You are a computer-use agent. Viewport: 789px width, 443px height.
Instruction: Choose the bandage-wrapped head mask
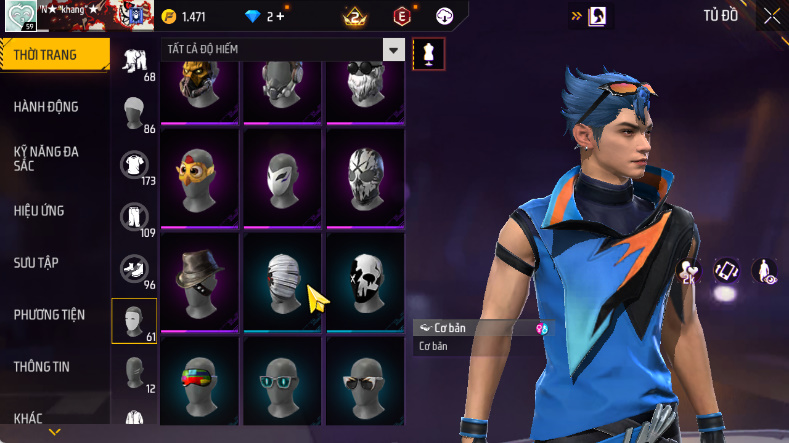coord(282,280)
